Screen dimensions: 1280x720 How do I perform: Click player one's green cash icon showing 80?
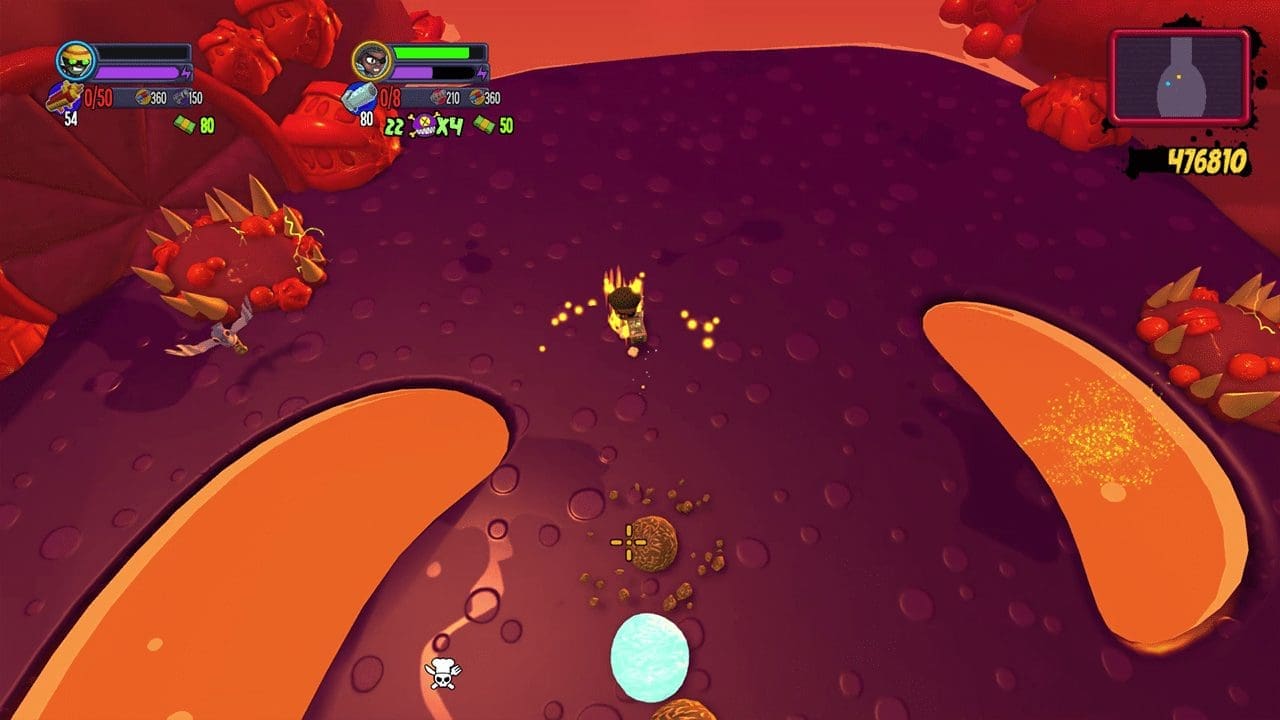coord(186,122)
